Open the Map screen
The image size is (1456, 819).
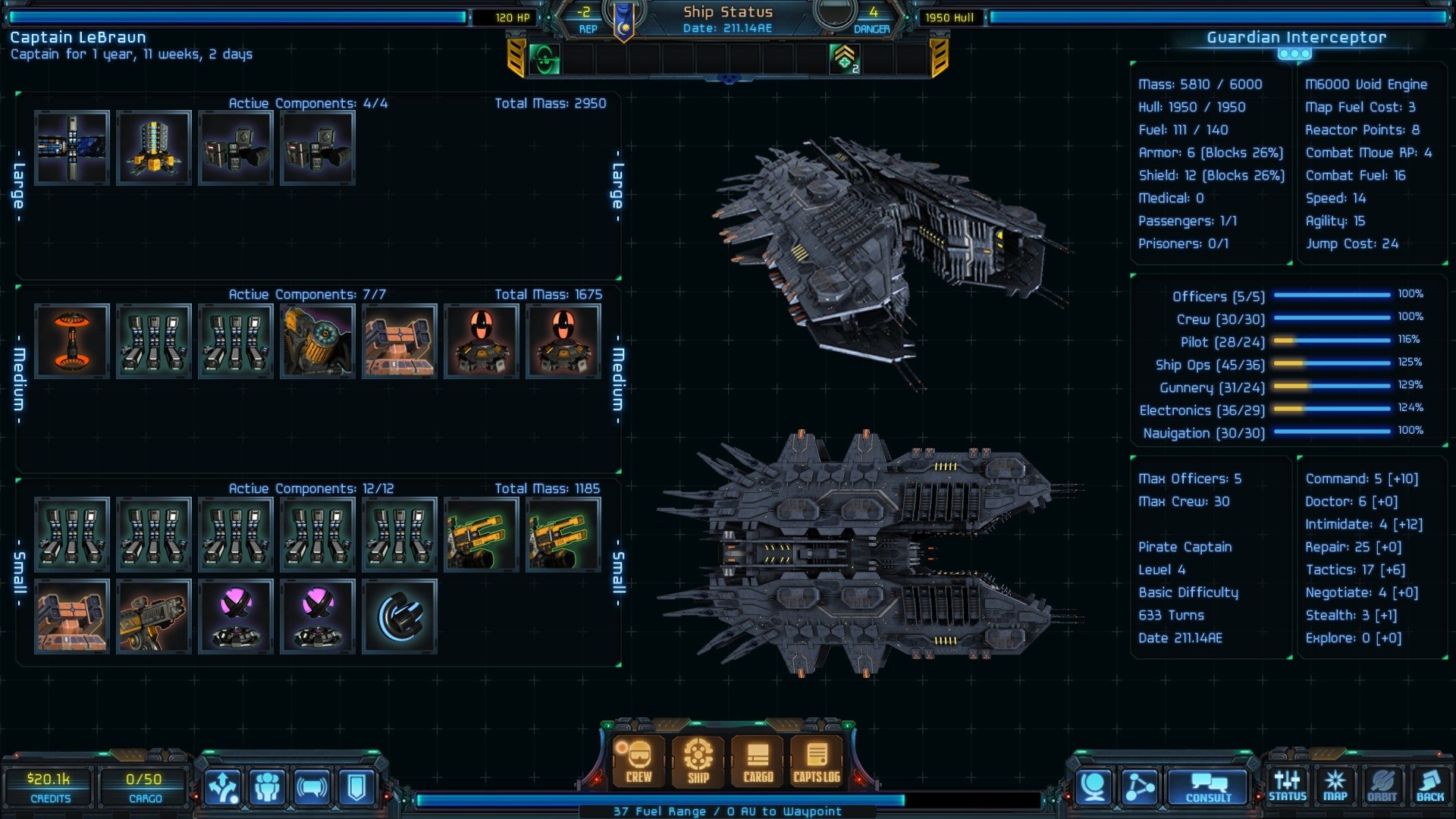click(x=1335, y=785)
